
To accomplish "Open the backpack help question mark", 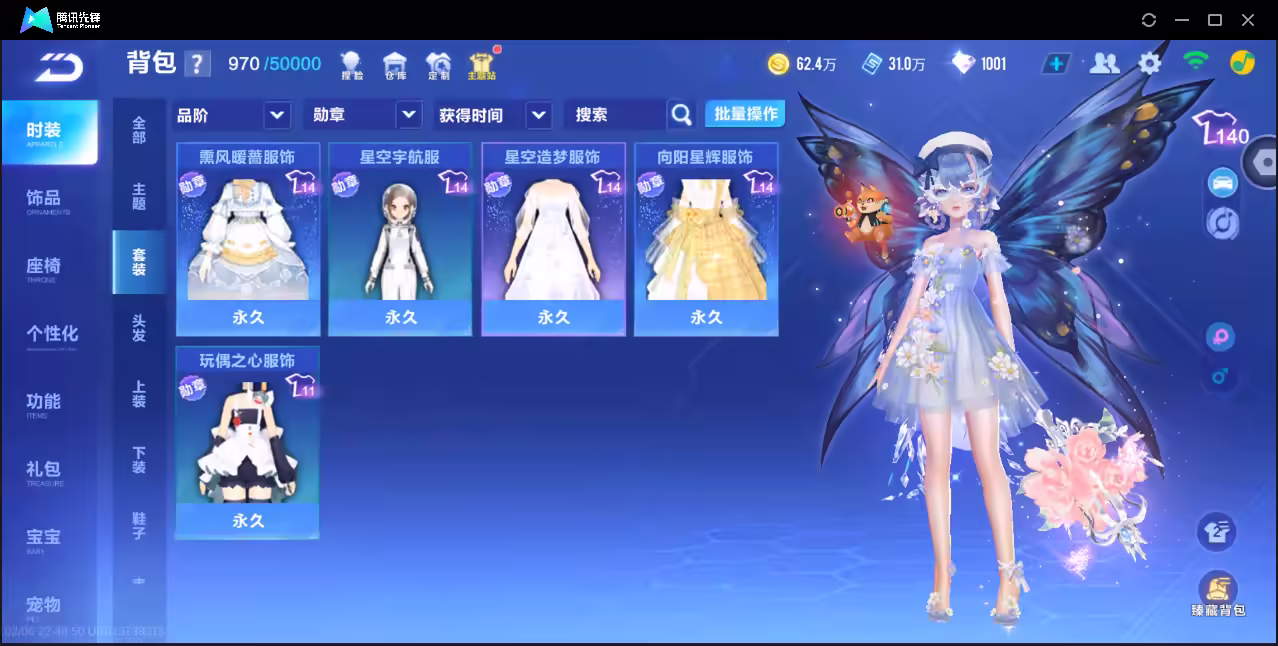I will point(198,64).
